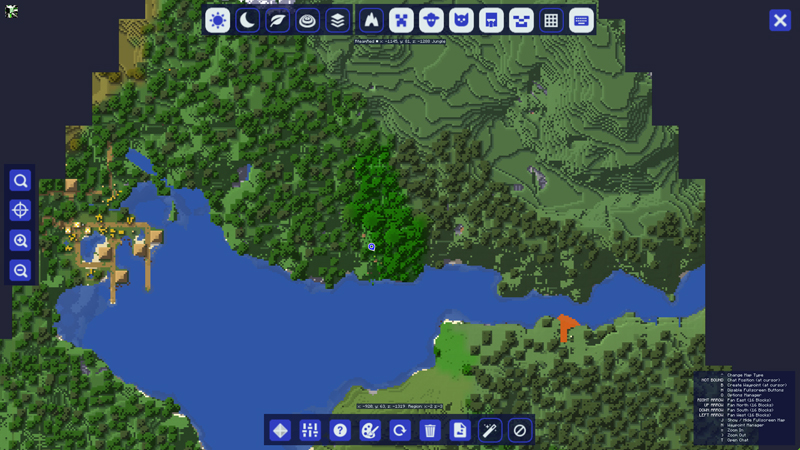Toggle animal display (sheep icon)
800x450 pixels.
[x=431, y=20]
